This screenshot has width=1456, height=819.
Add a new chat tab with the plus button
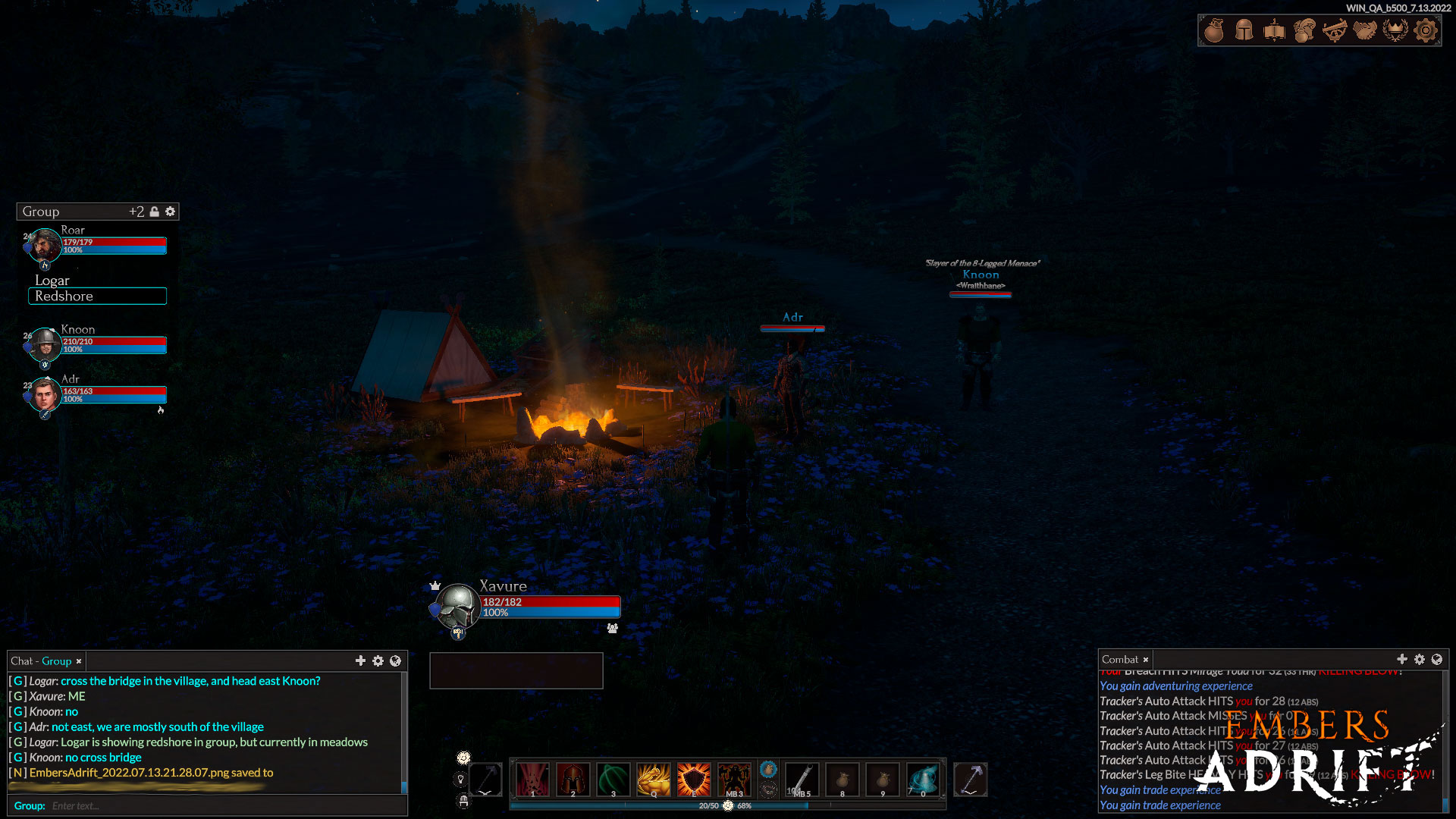pos(361,661)
